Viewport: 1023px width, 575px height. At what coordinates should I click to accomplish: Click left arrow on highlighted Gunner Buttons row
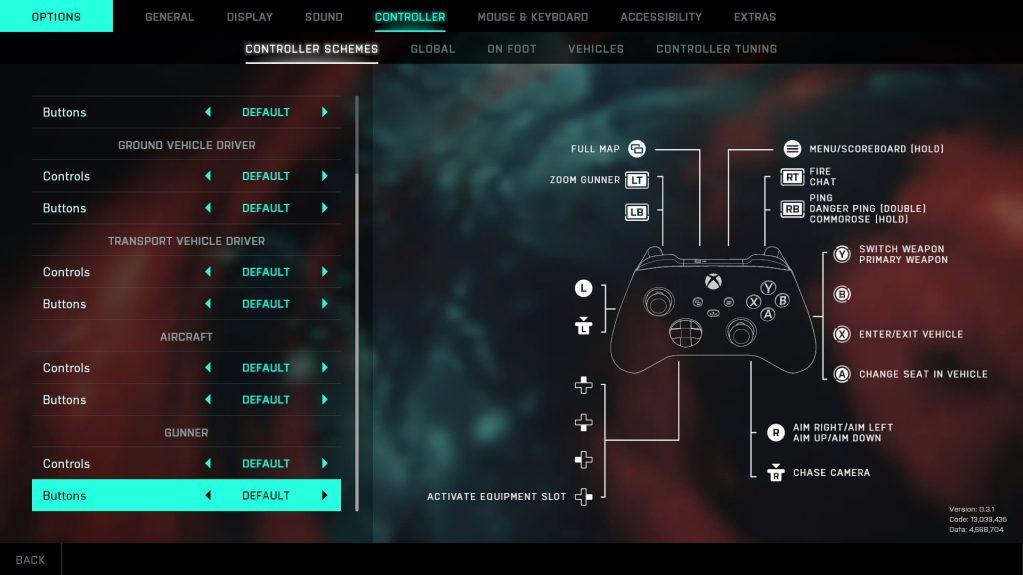pyautogui.click(x=208, y=496)
